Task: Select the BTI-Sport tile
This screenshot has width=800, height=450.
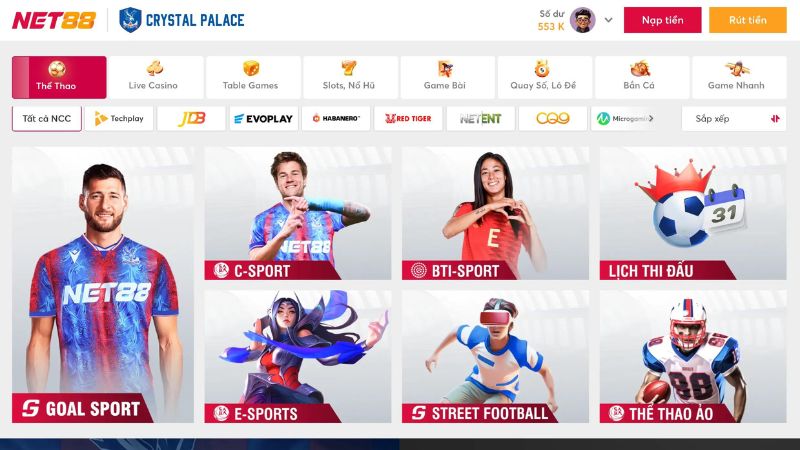Action: (x=495, y=213)
